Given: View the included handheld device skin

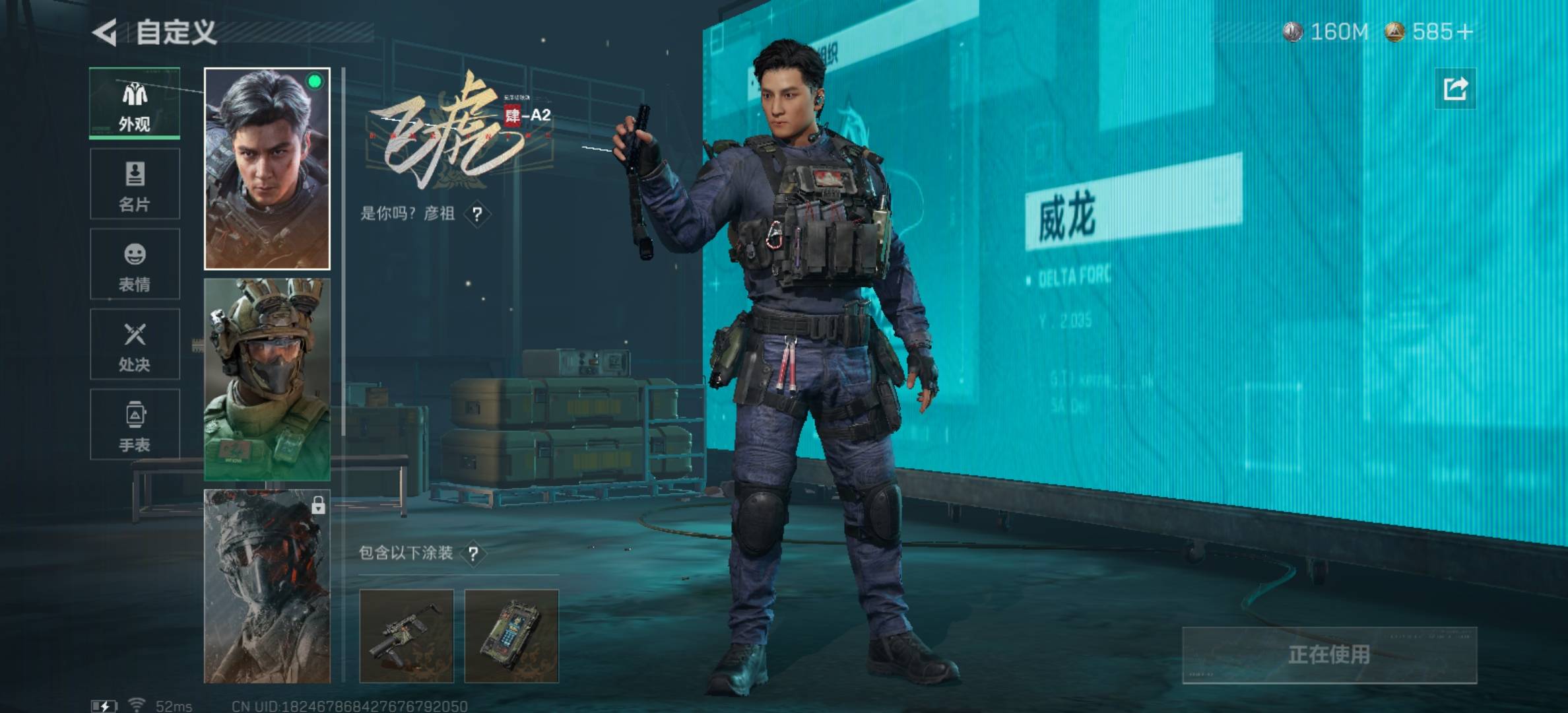Looking at the screenshot, I should pos(511,636).
